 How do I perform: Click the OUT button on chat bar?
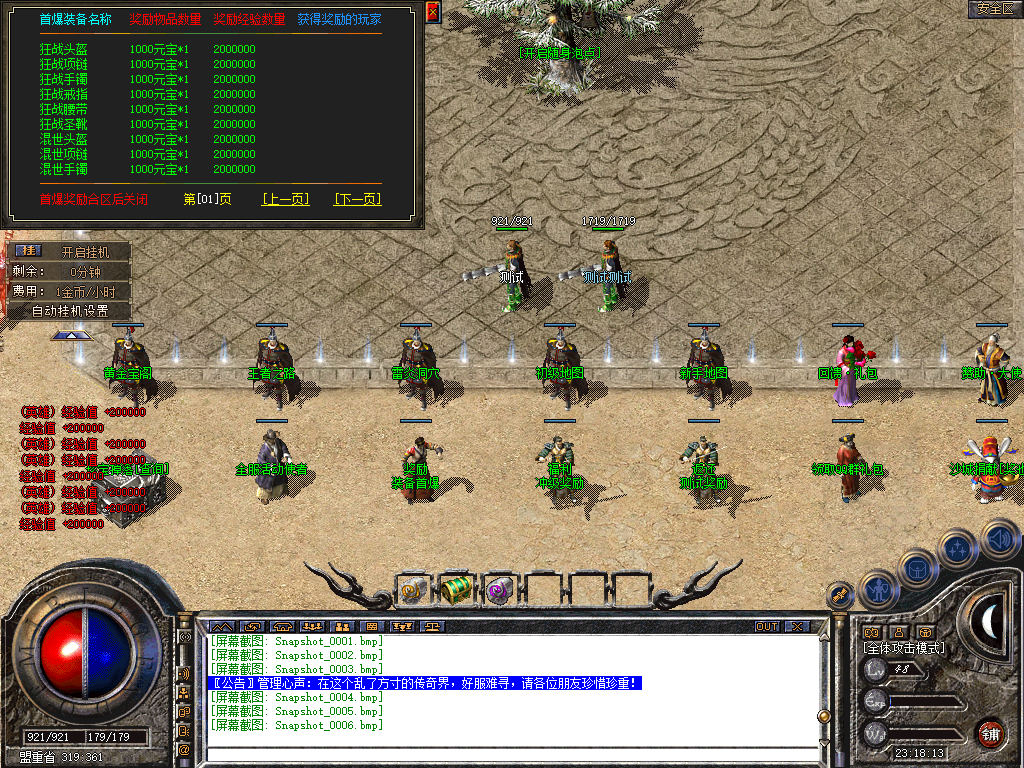coord(767,627)
